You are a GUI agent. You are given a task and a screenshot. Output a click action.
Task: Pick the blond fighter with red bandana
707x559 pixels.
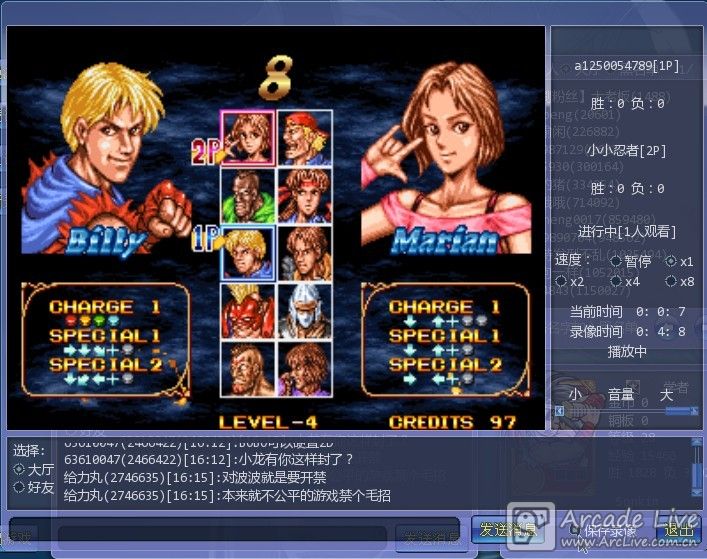coord(305,136)
